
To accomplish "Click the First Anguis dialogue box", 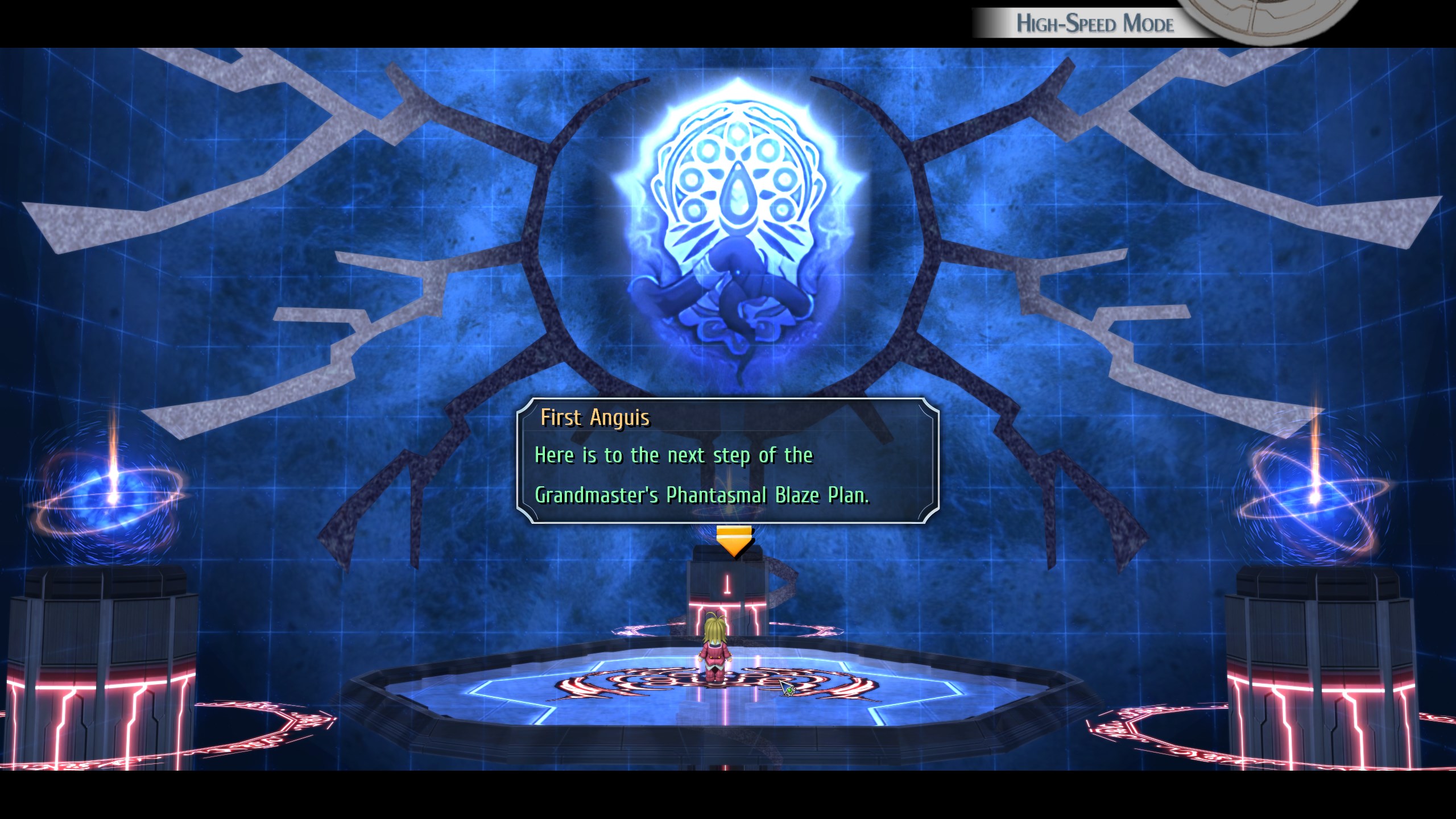I will coord(727,461).
